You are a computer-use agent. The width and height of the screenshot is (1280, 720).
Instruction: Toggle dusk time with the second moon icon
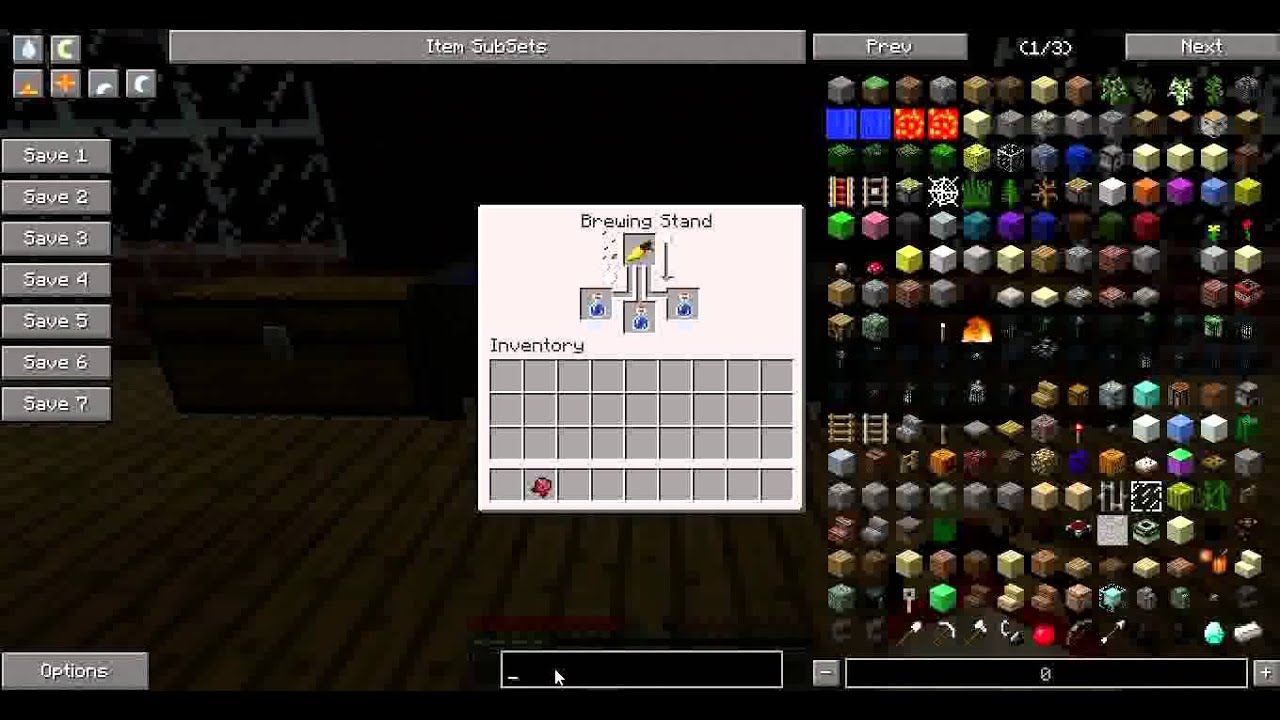100,84
